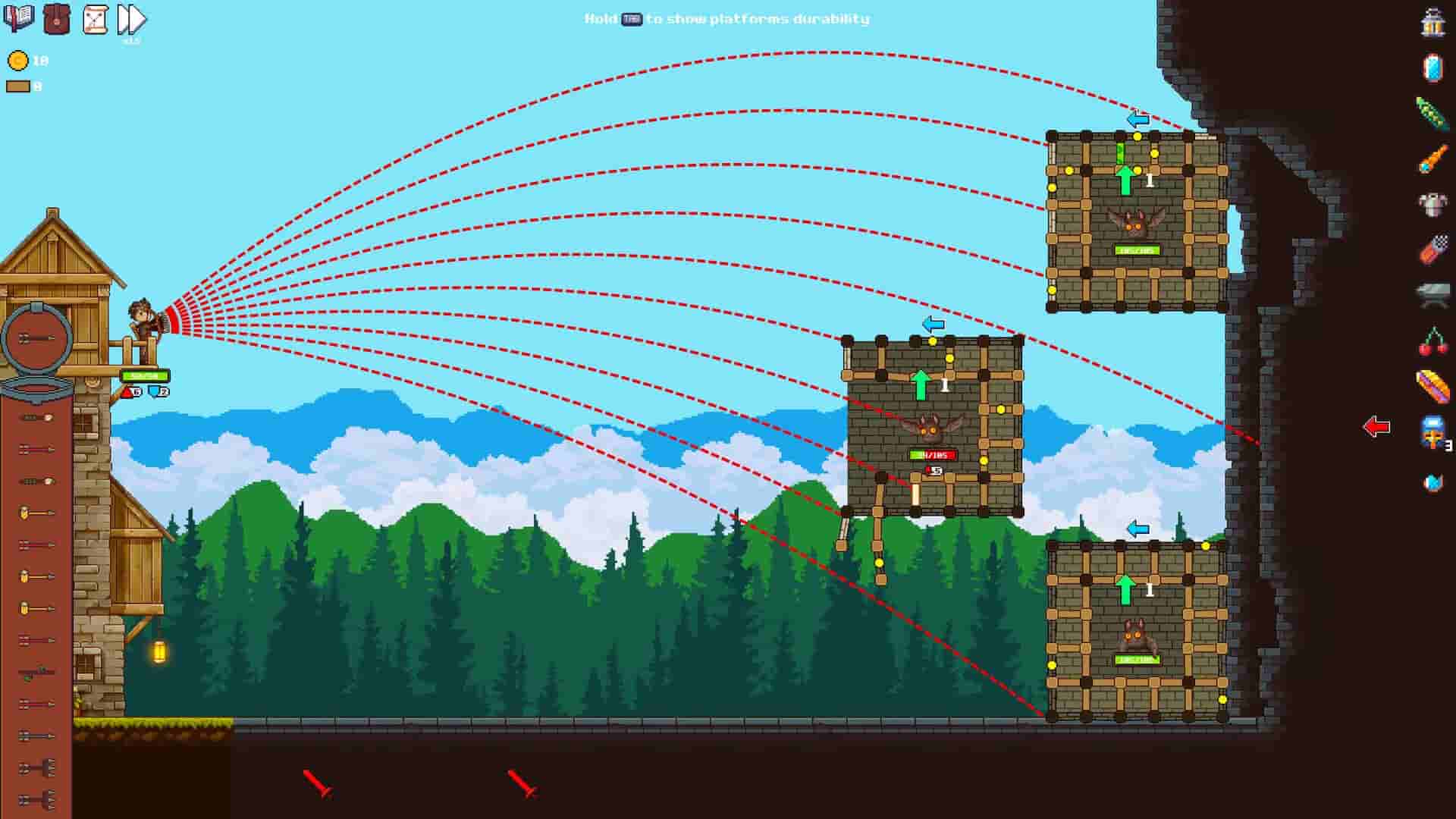
Task: Open the scroll map icon
Action: click(94, 20)
